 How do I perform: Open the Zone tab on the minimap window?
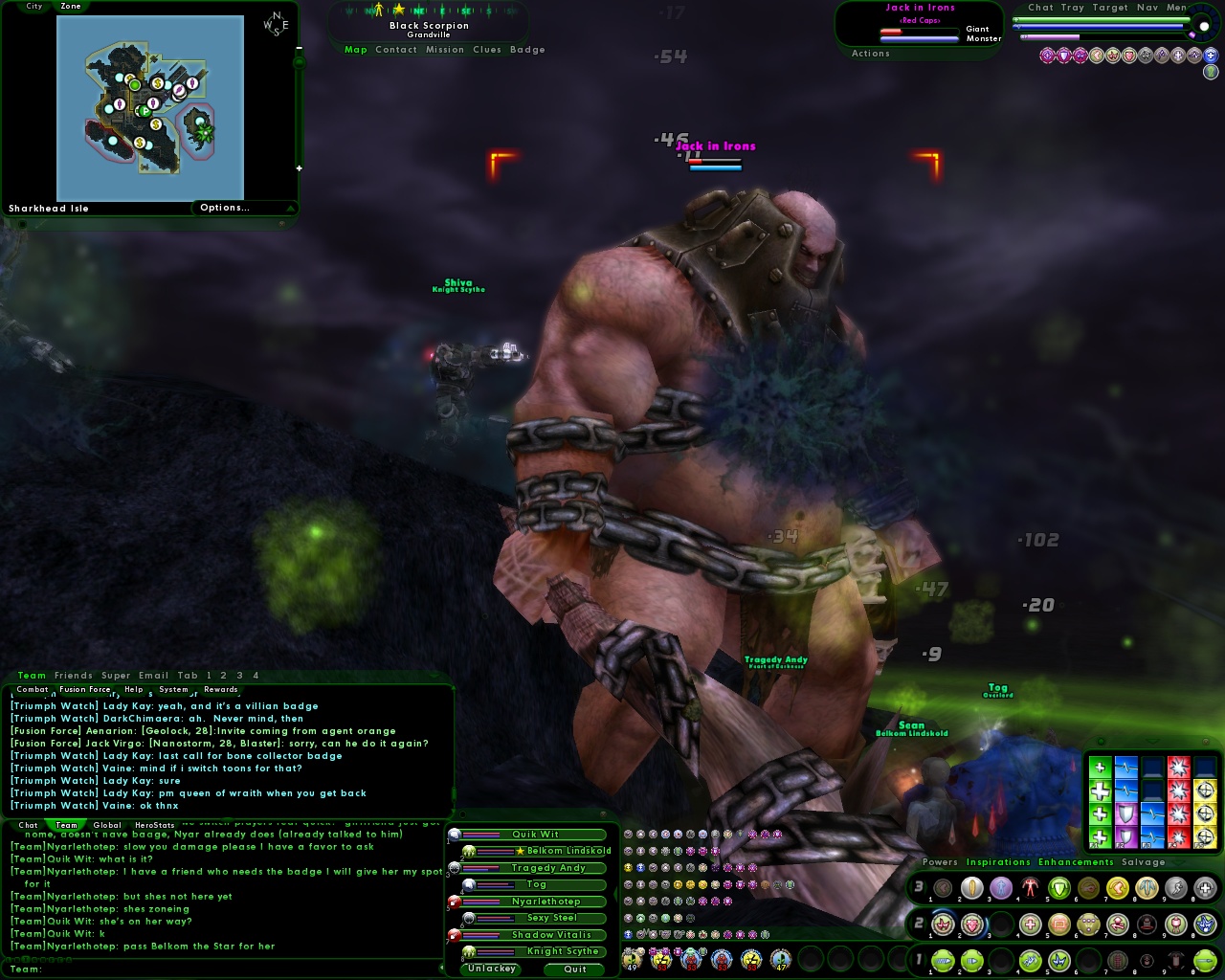coord(71,6)
